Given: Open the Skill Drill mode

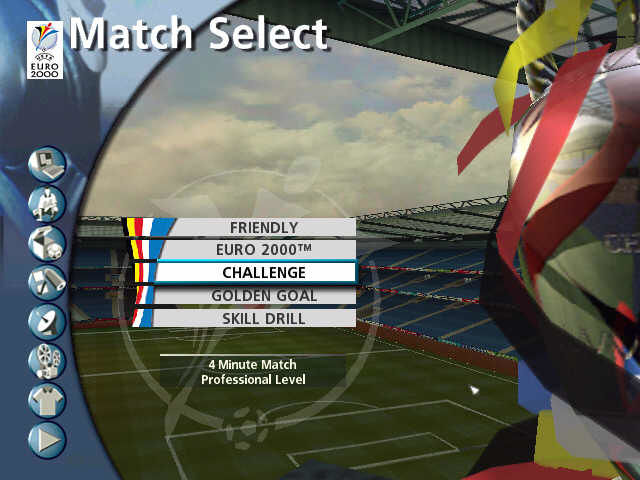Looking at the screenshot, I should (x=264, y=319).
